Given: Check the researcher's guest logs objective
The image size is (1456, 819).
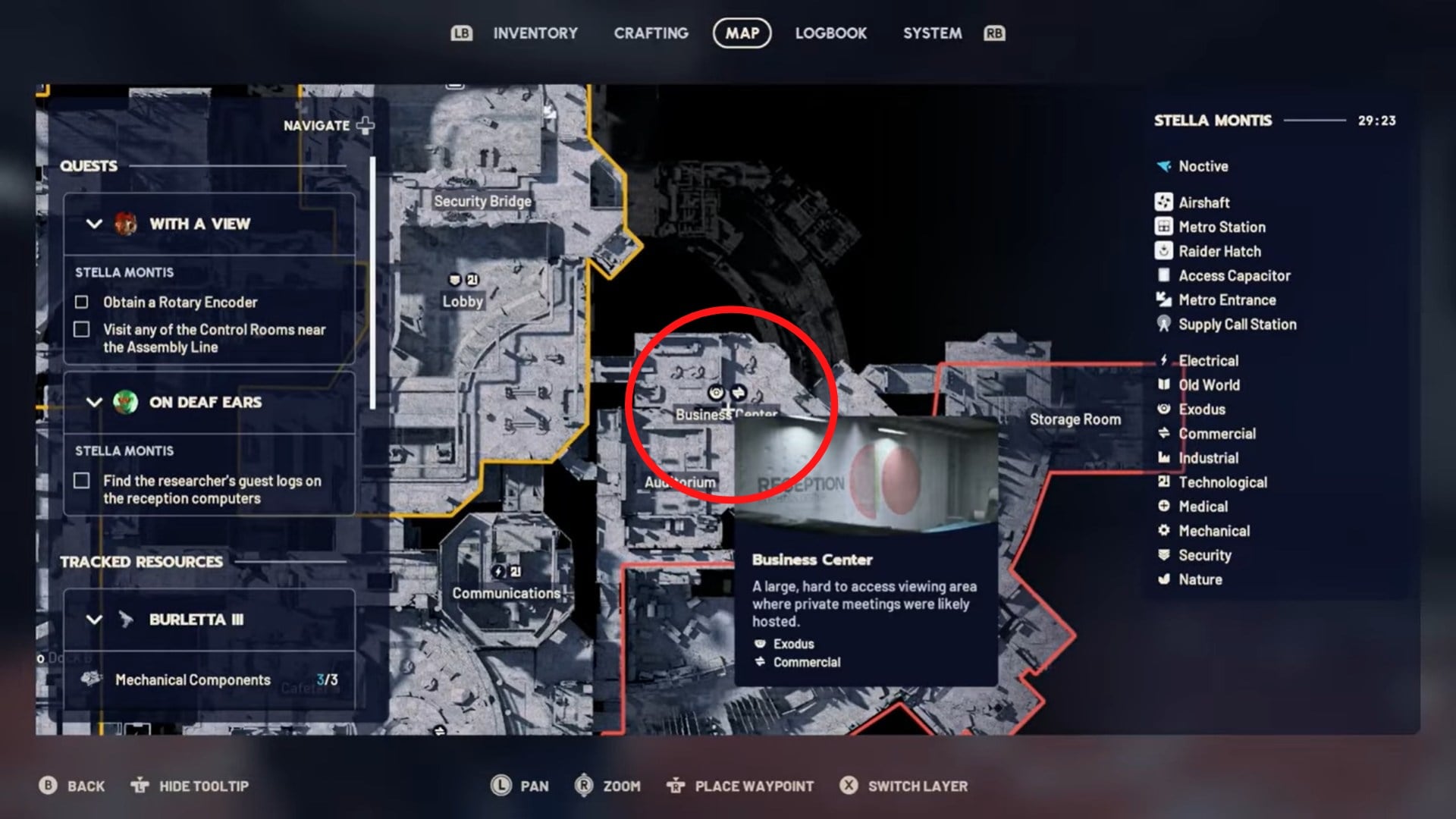Looking at the screenshot, I should tap(80, 481).
